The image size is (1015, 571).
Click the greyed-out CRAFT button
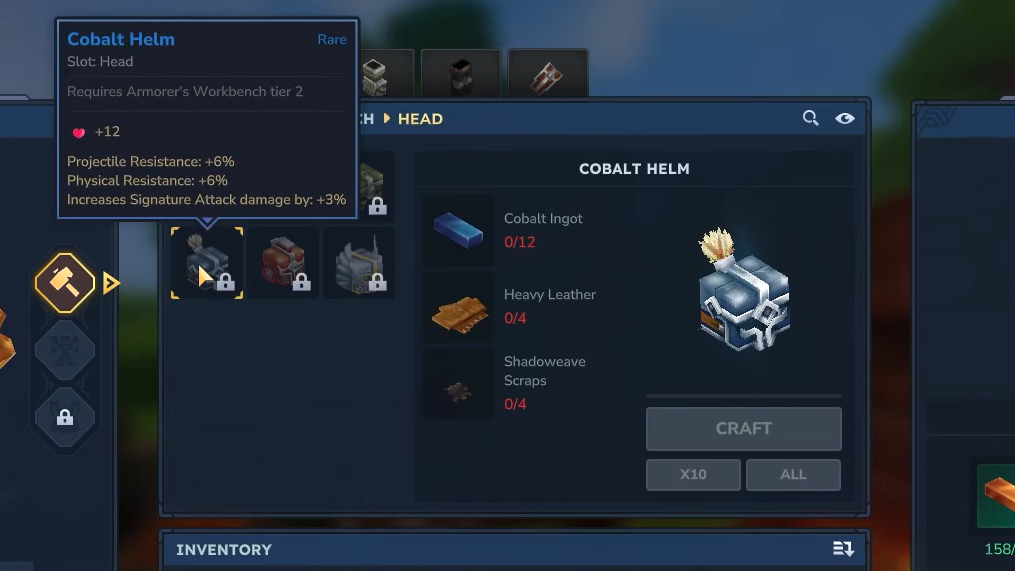point(743,428)
